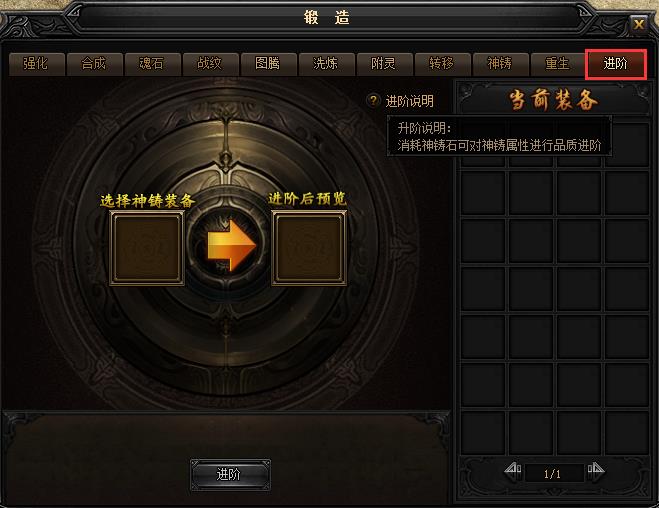Switch to the 战纹 tab

tap(210, 63)
